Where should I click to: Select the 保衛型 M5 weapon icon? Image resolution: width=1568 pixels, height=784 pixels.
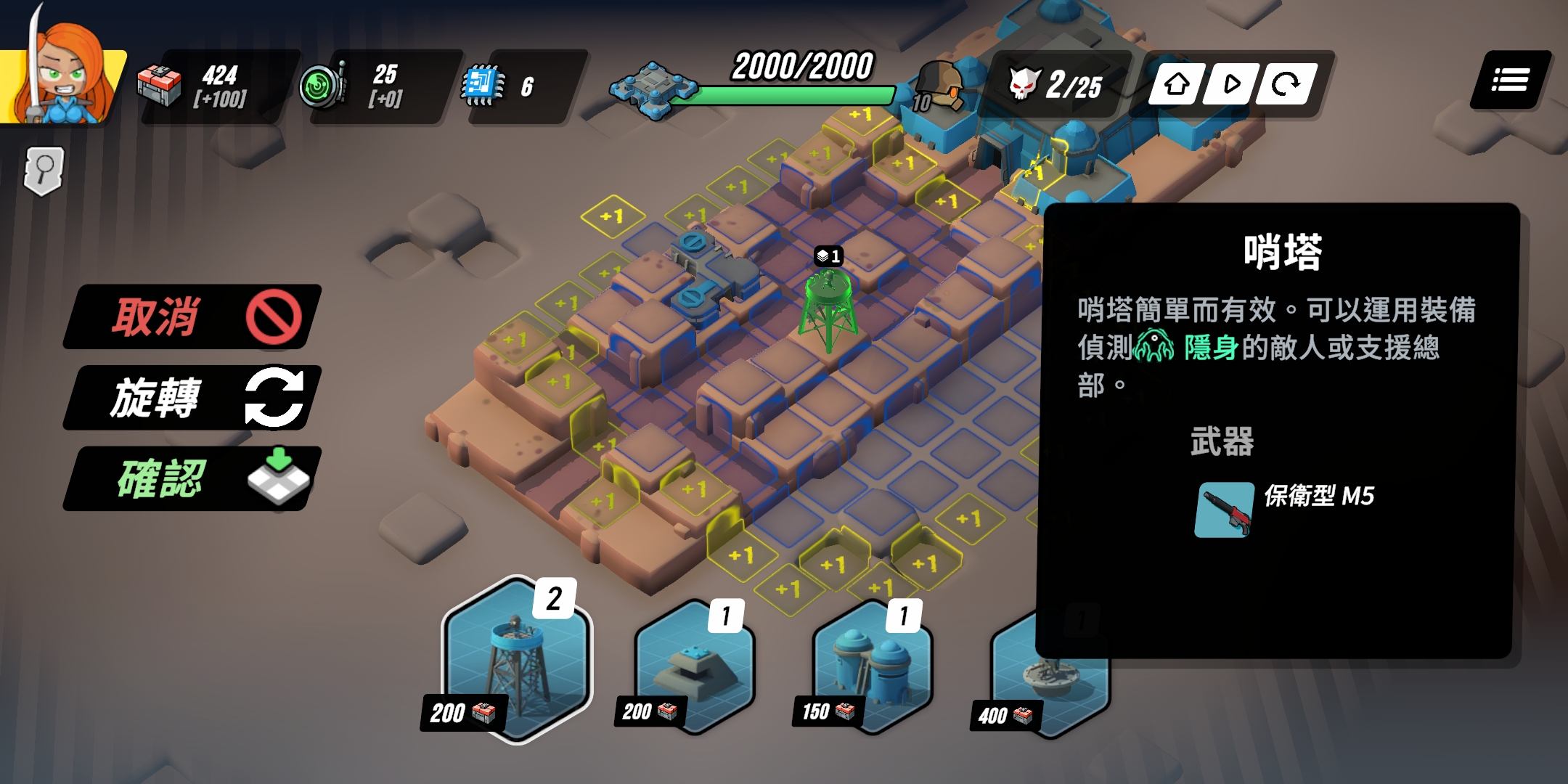1225,510
